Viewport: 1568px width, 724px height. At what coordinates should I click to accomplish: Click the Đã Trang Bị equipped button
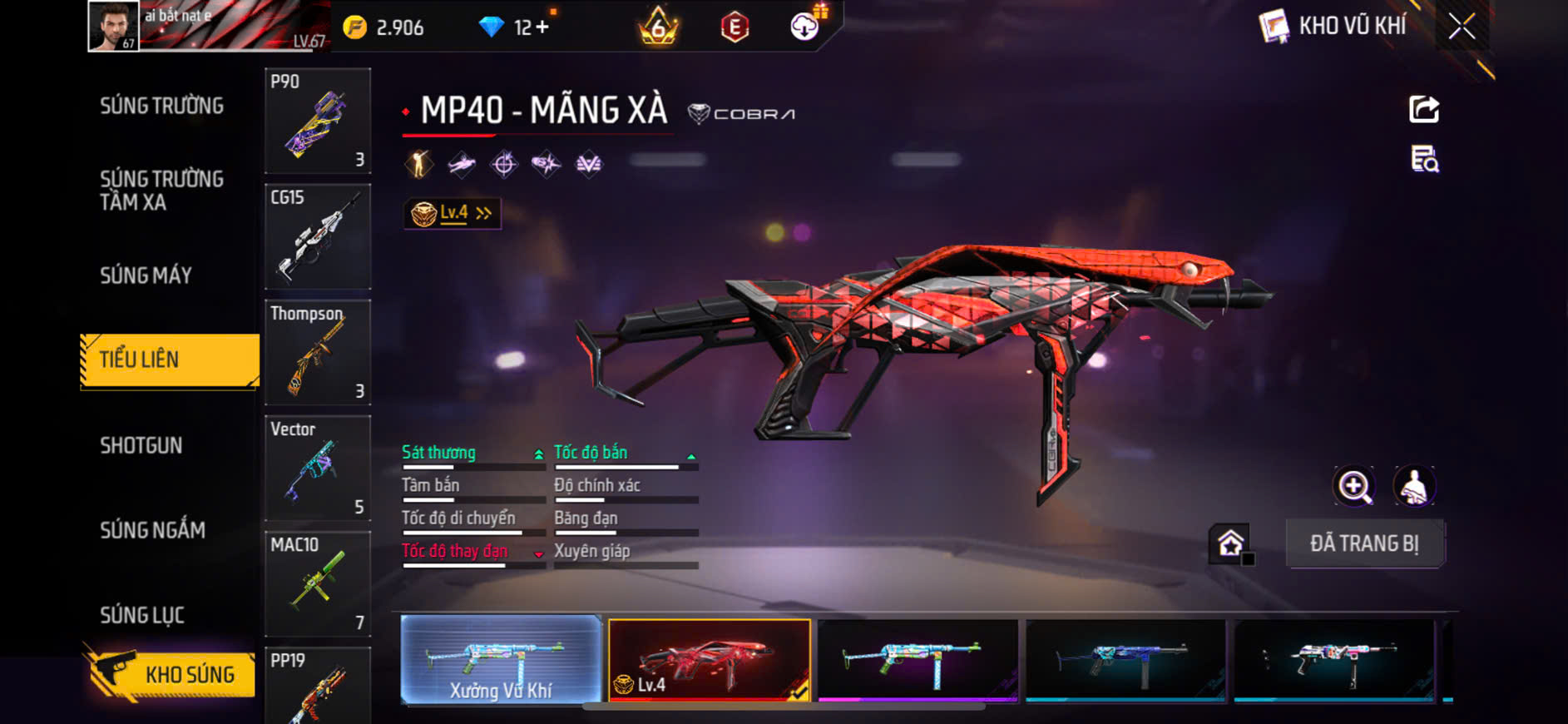click(1364, 543)
